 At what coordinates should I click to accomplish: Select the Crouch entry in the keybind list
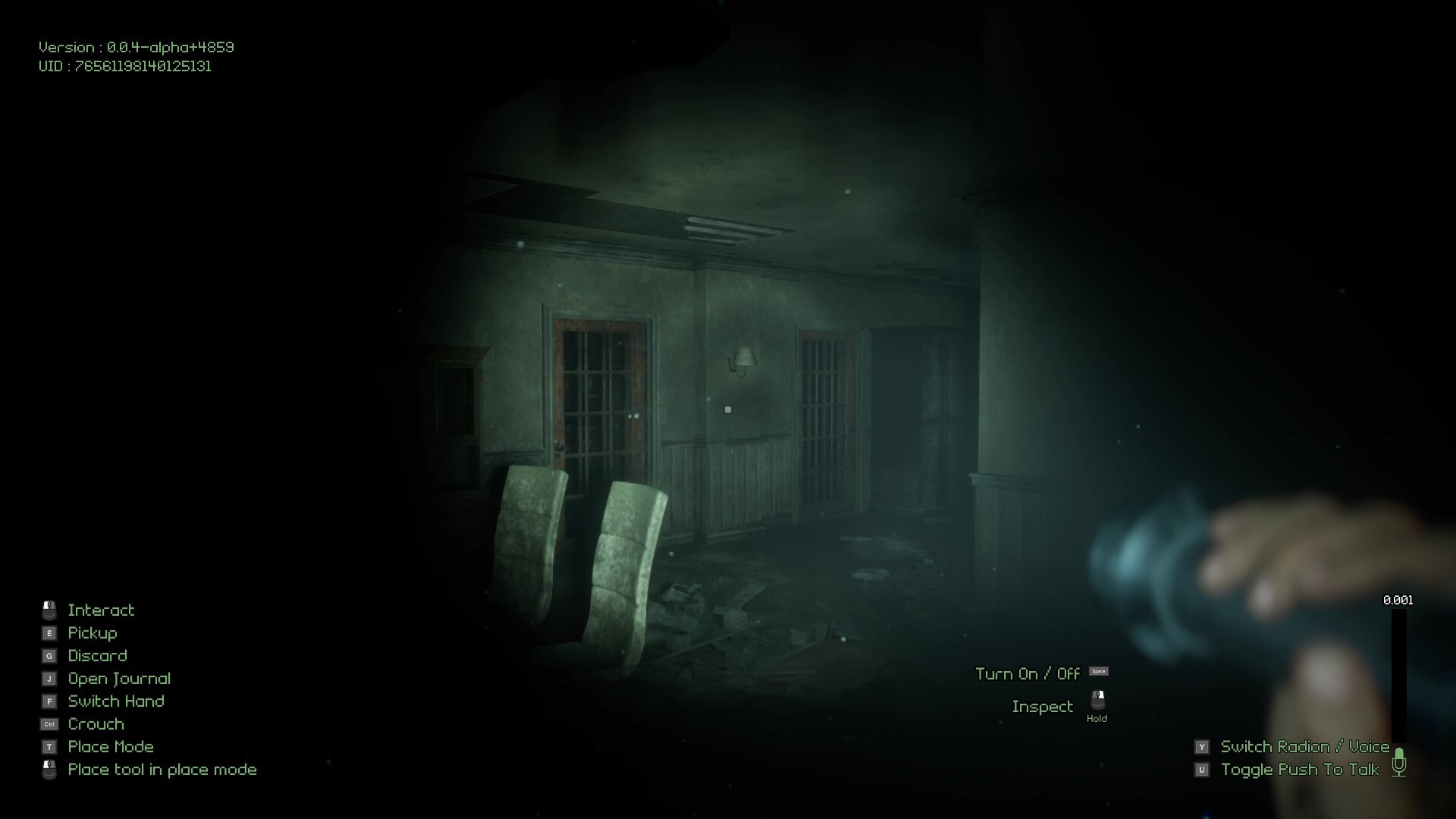tap(96, 723)
